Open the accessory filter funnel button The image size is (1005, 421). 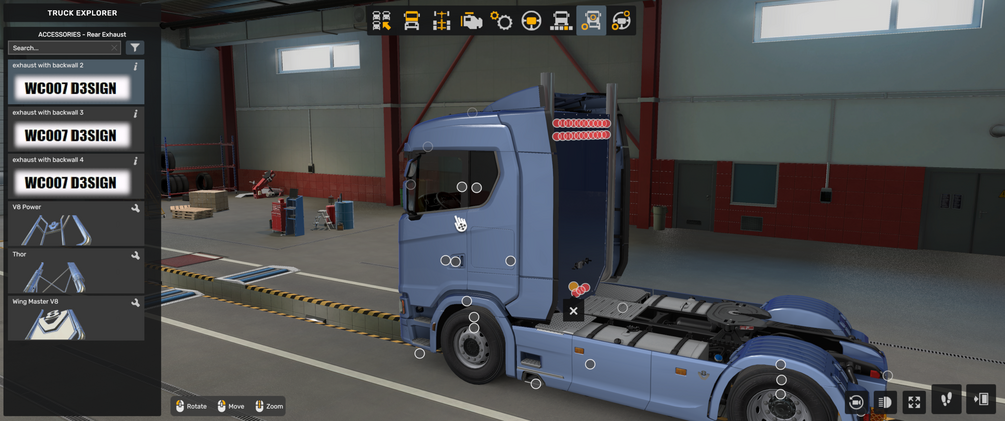[135, 48]
